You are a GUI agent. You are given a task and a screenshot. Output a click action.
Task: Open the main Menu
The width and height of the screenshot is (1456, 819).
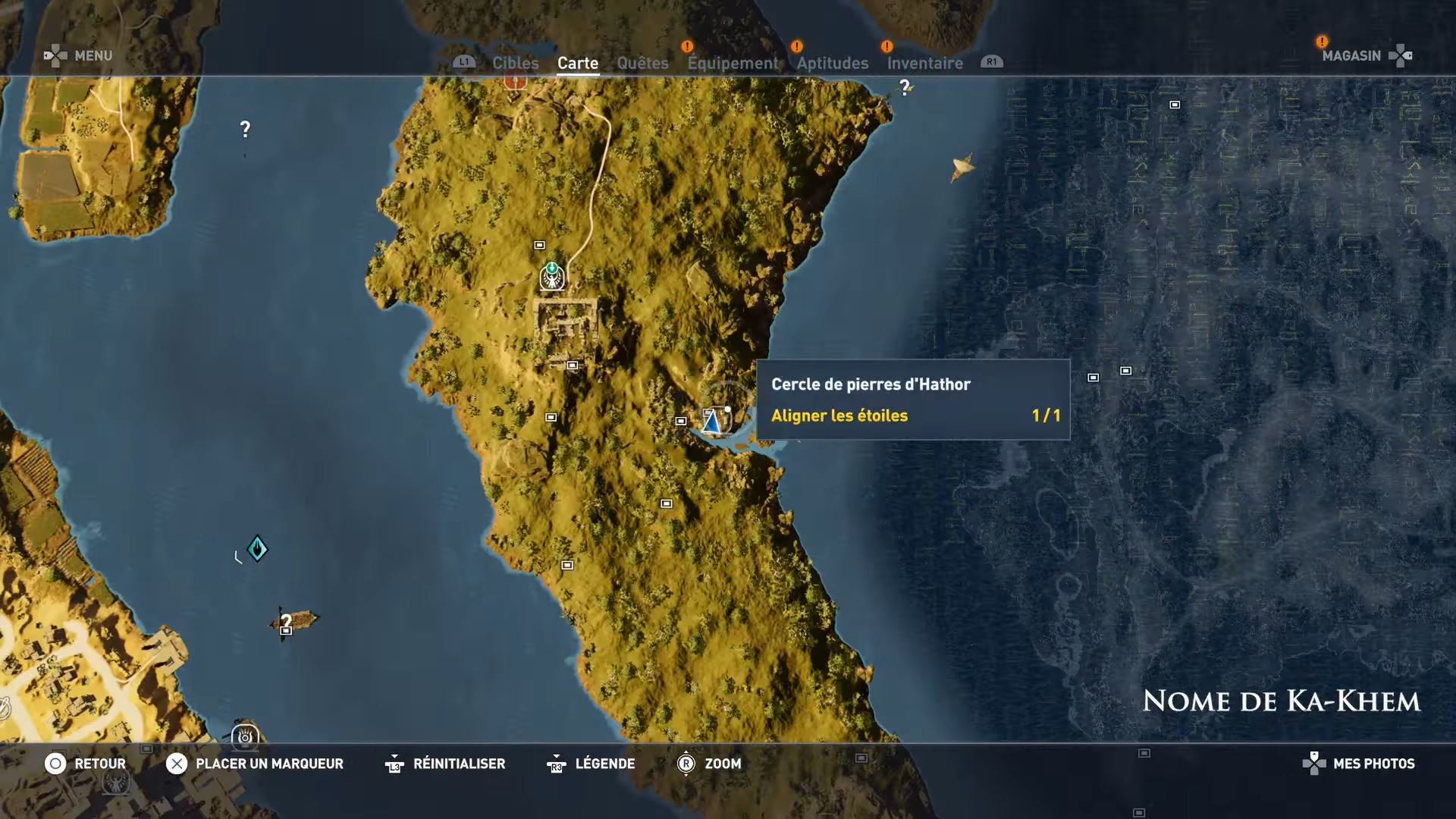tap(93, 55)
